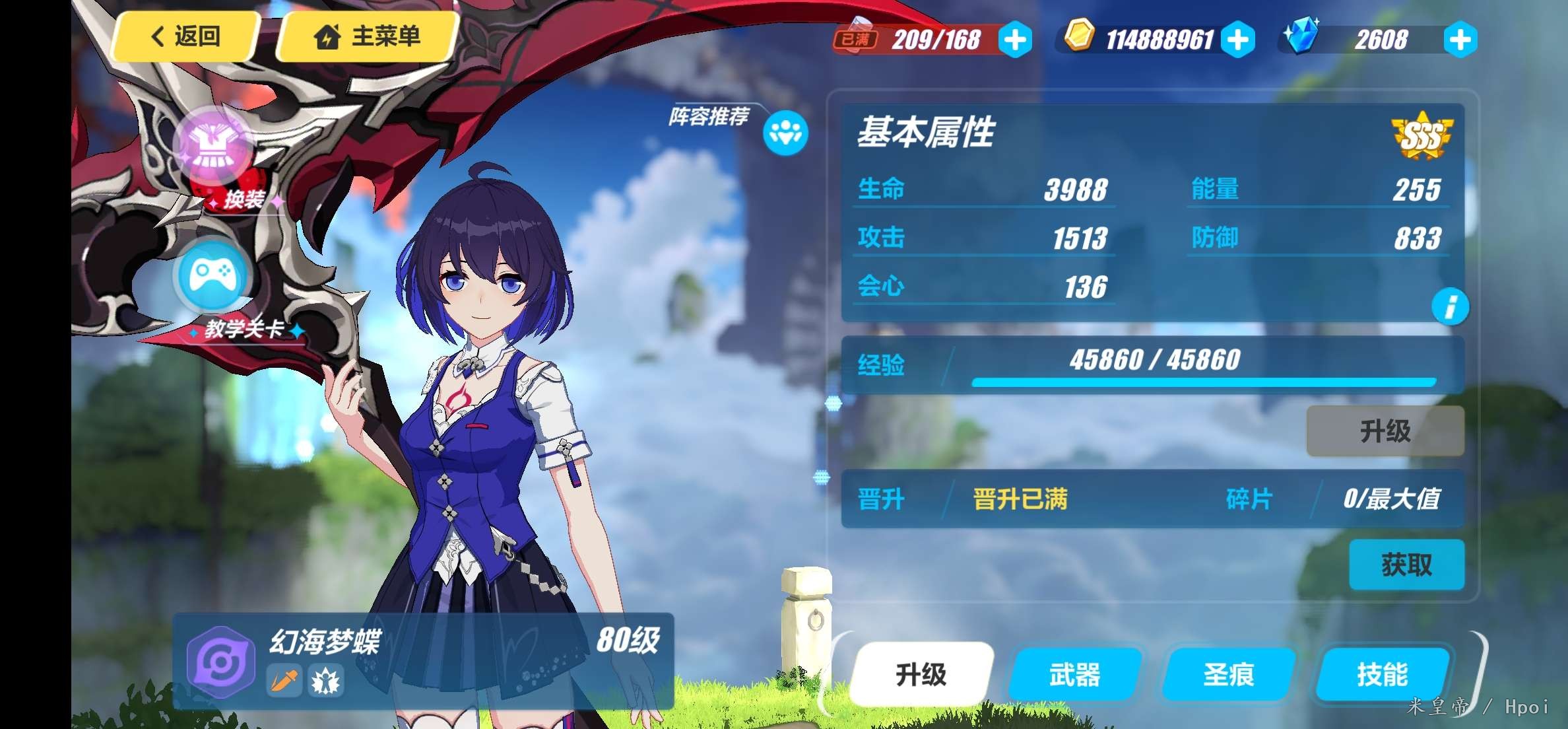Click the 获取 fragments button
Image resolution: width=1568 pixels, height=729 pixels.
(x=1406, y=565)
